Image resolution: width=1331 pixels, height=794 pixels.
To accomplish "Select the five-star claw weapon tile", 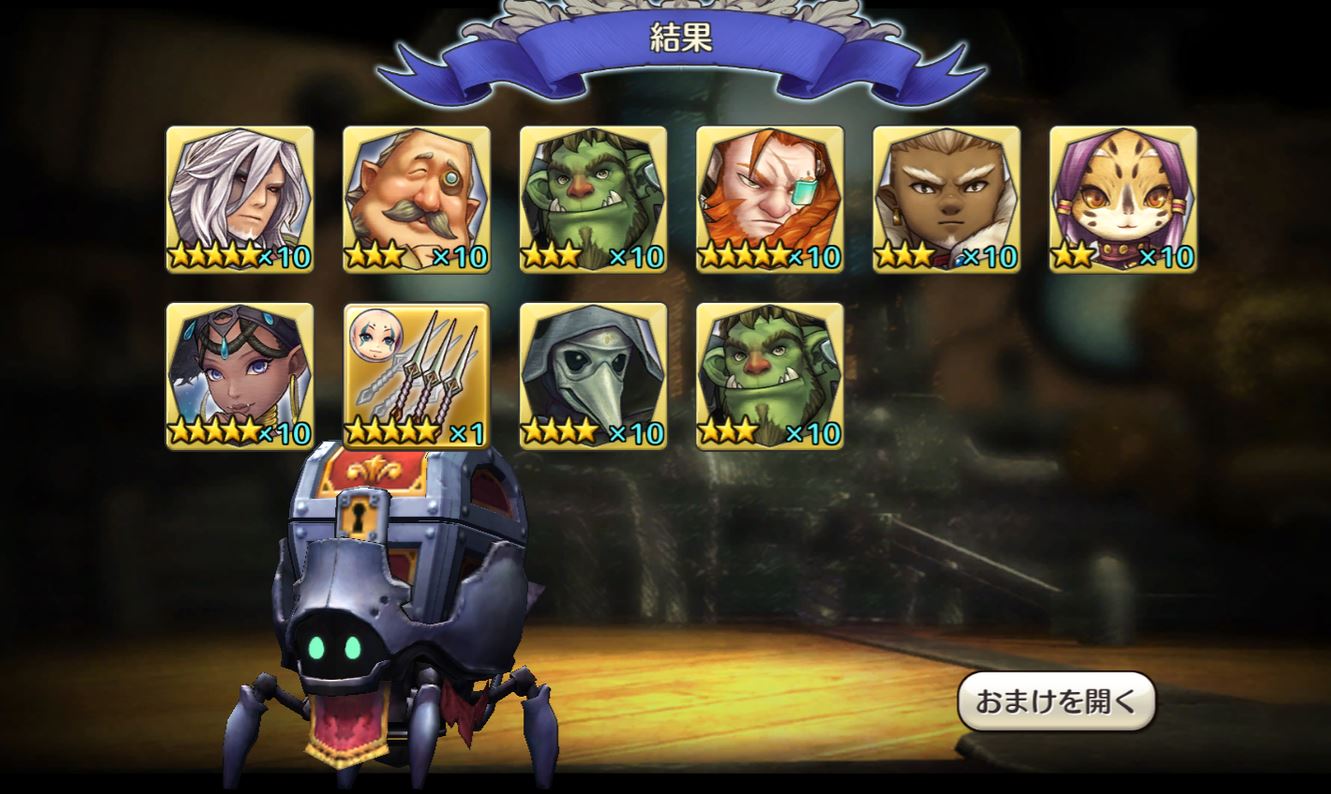I will (417, 376).
